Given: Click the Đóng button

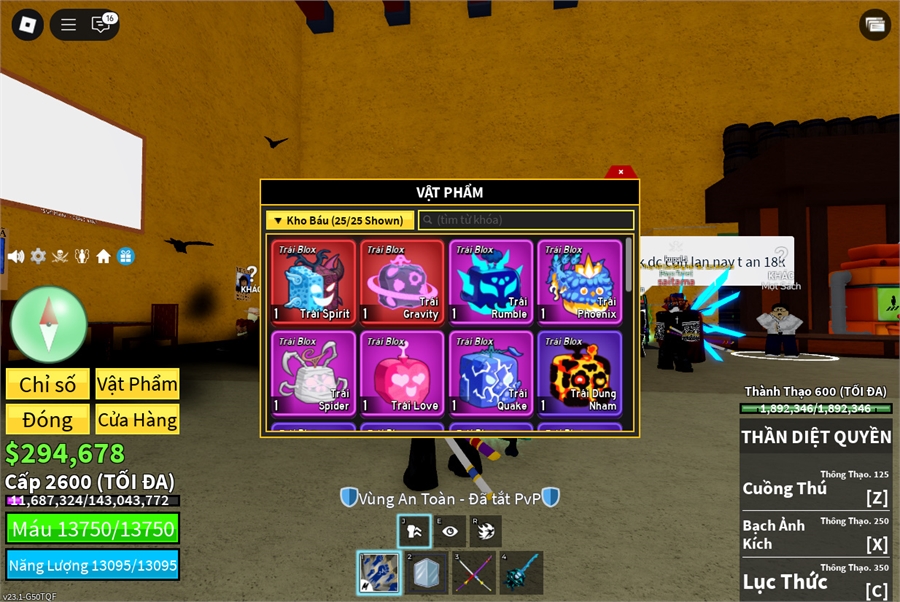Looking at the screenshot, I should [48, 420].
